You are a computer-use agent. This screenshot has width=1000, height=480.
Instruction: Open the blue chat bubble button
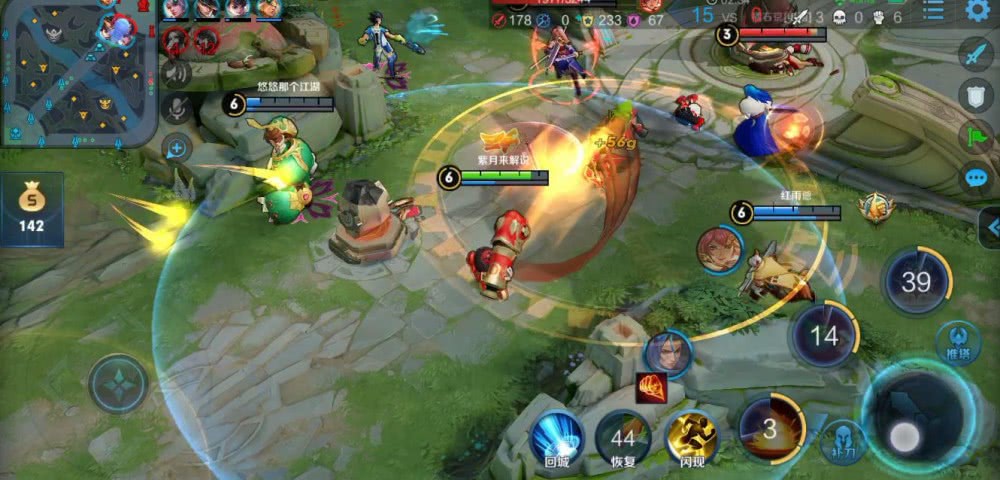click(x=975, y=179)
